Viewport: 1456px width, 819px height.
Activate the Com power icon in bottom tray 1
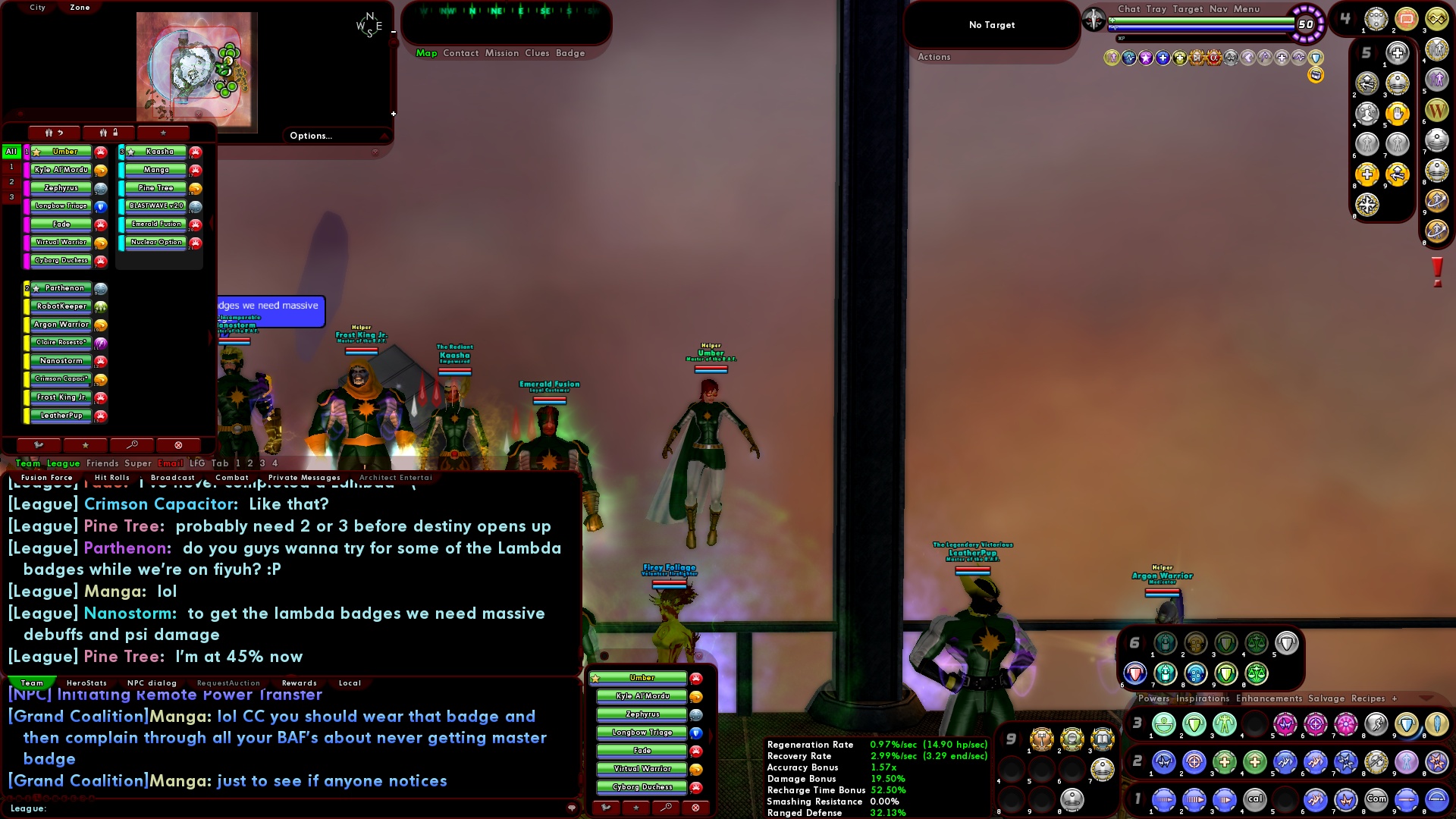1376,799
